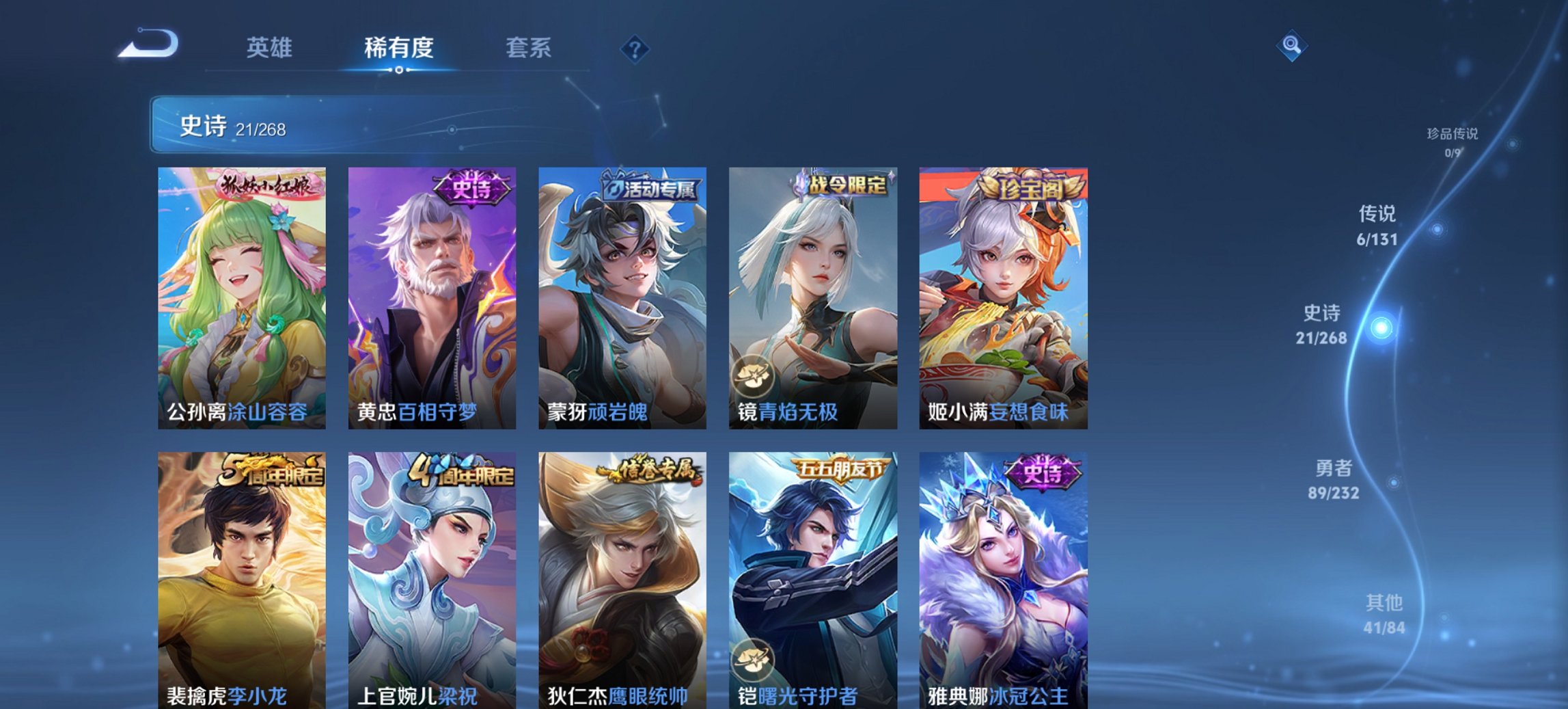Screen dimensions: 1568x709
Task: Switch to the 英雄 tab
Action: (x=271, y=48)
